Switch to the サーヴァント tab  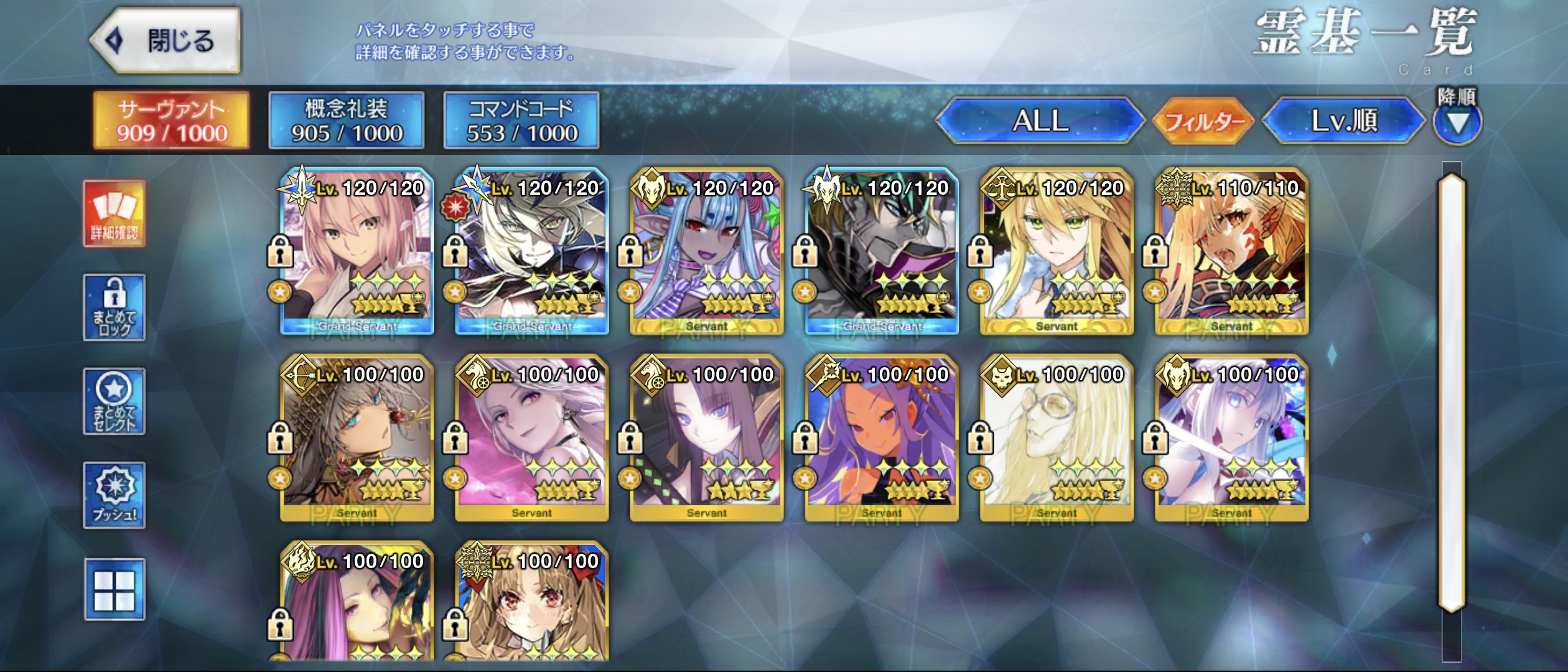171,121
